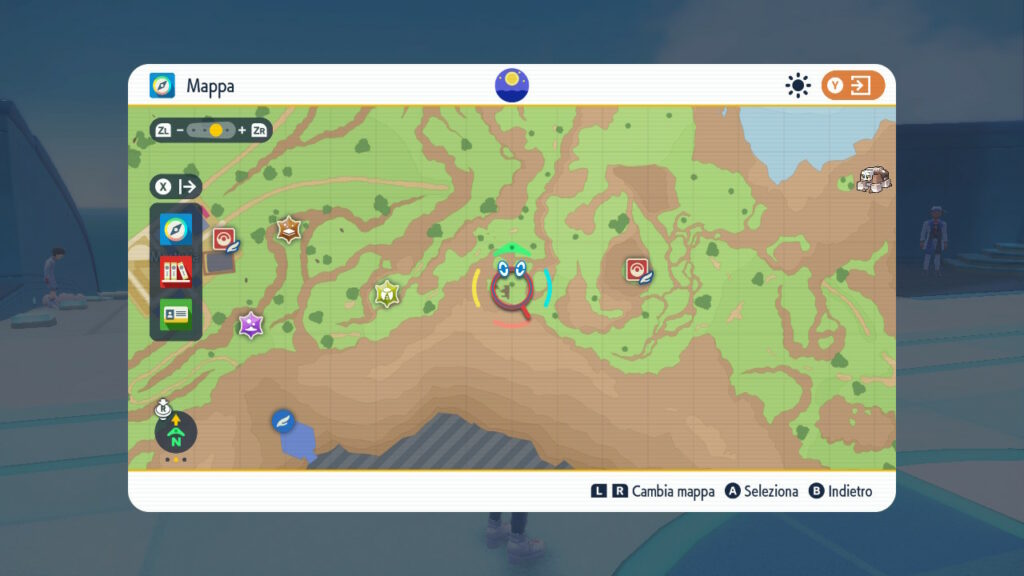Select the grey rock Pokémon map icon
The height and width of the screenshot is (576, 1024).
(874, 180)
